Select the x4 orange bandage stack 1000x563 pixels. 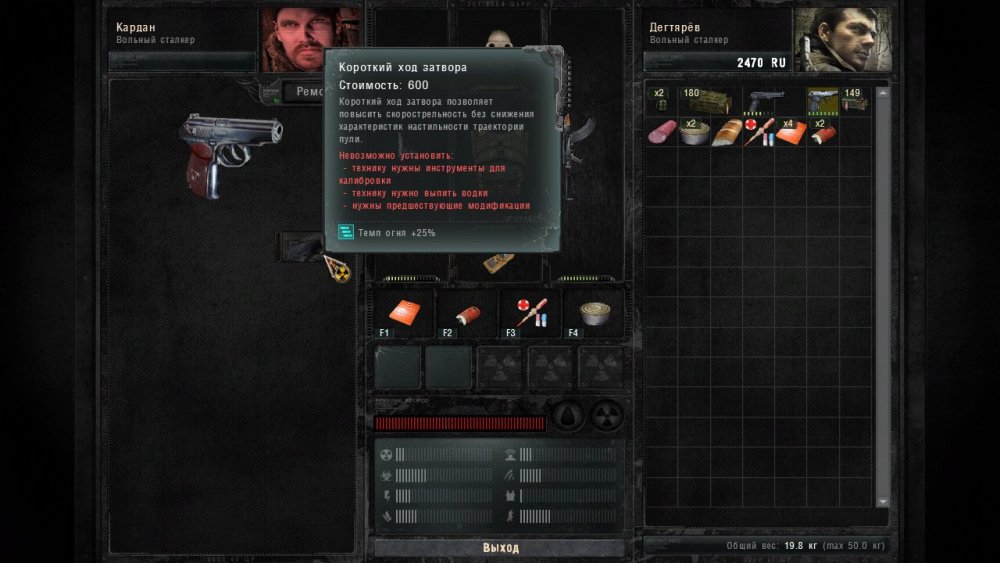[790, 132]
